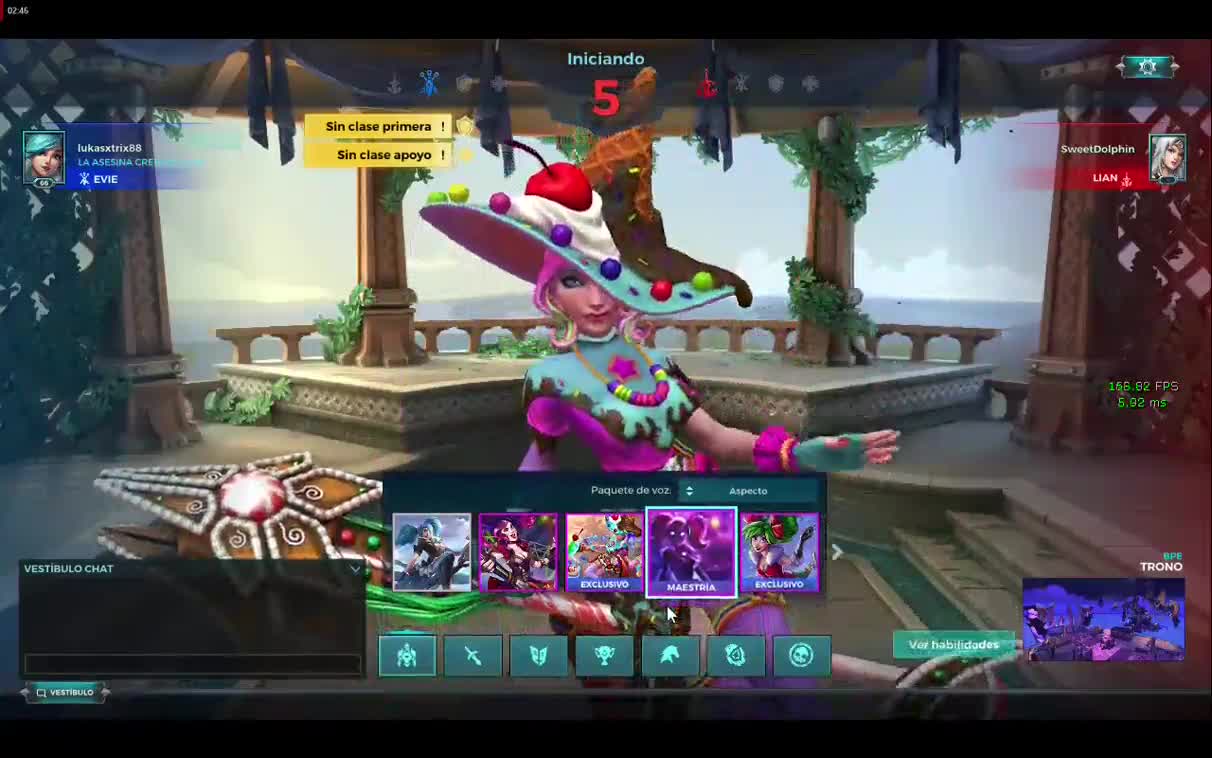Show next skins with the right arrow
Image resolution: width=1212 pixels, height=758 pixels.
coord(837,552)
